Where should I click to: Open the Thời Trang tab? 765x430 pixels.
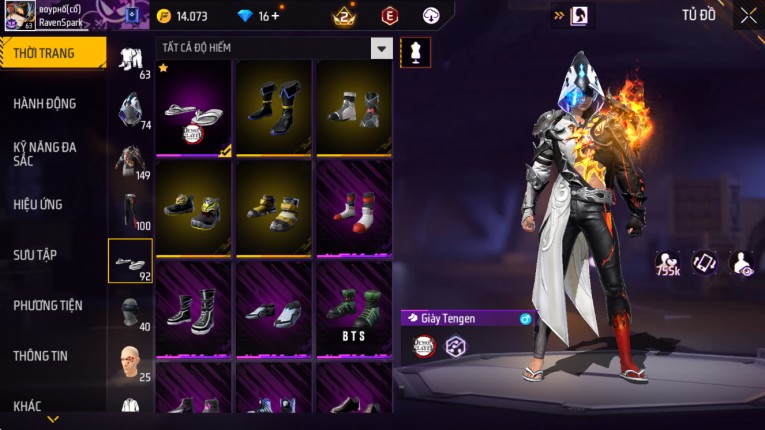coord(50,53)
